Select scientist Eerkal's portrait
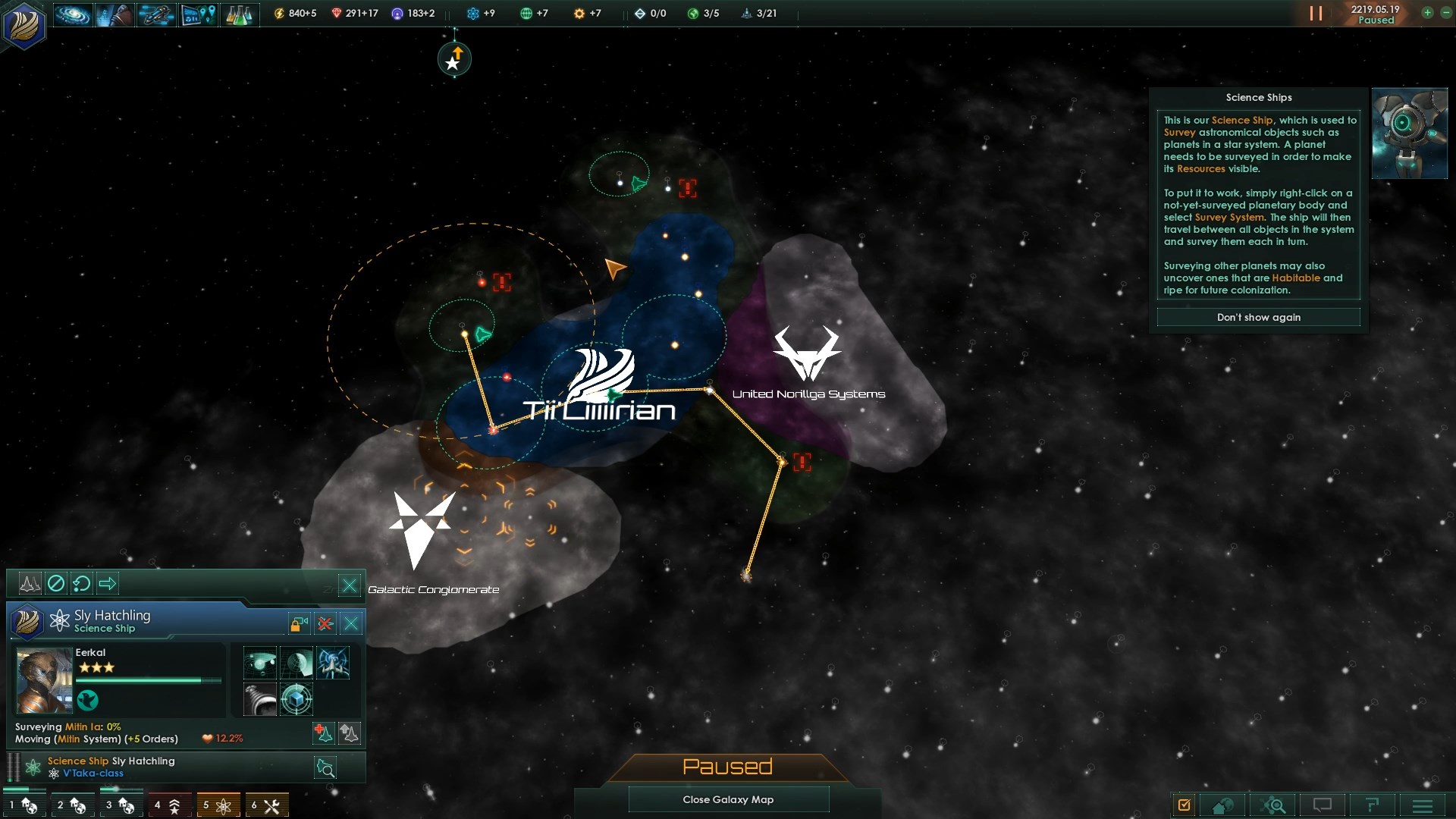The height and width of the screenshot is (819, 1456). (44, 680)
